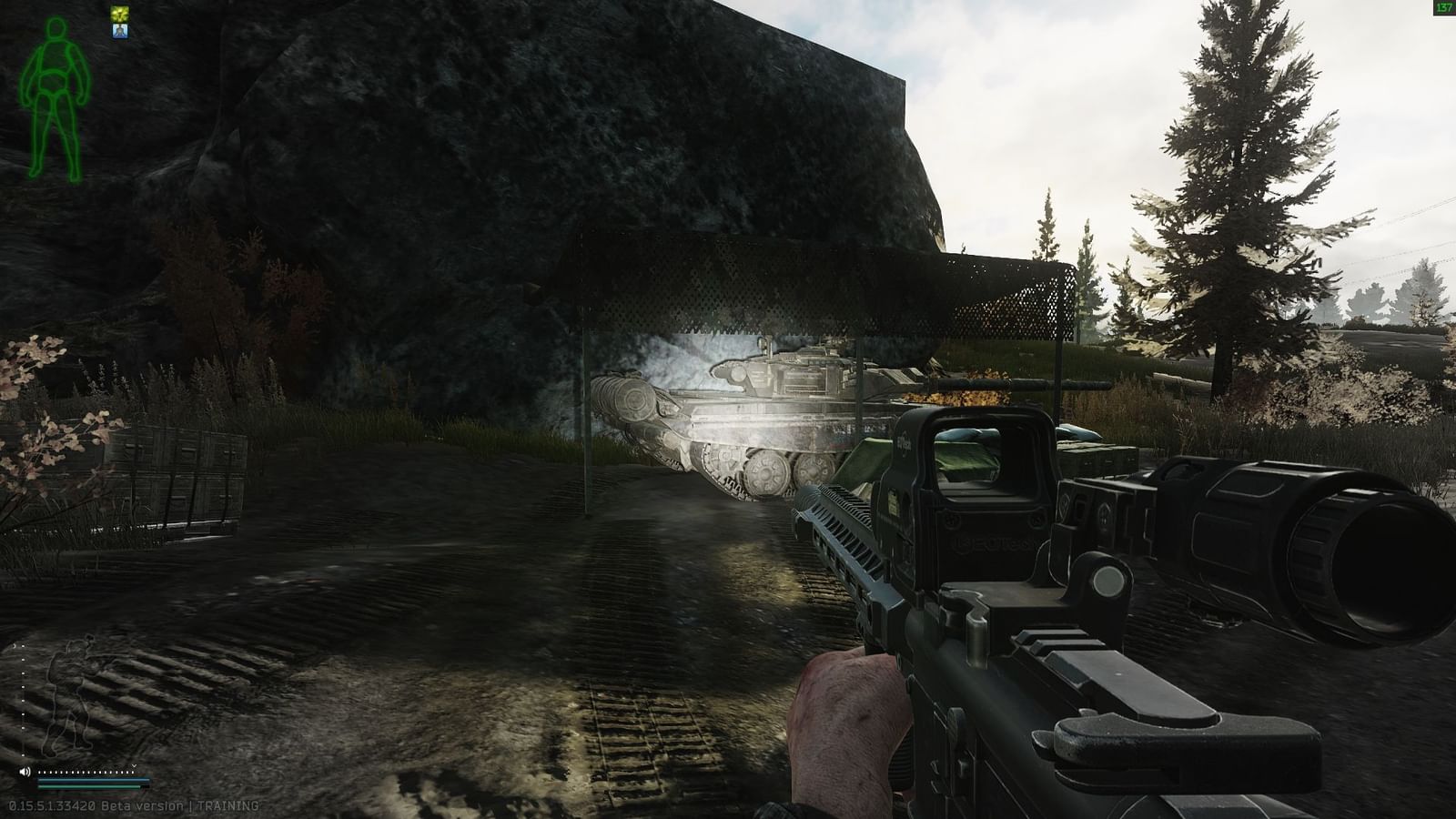Click the green stamina bar
Image resolution: width=1456 pixels, height=819 pixels.
(x=88, y=786)
